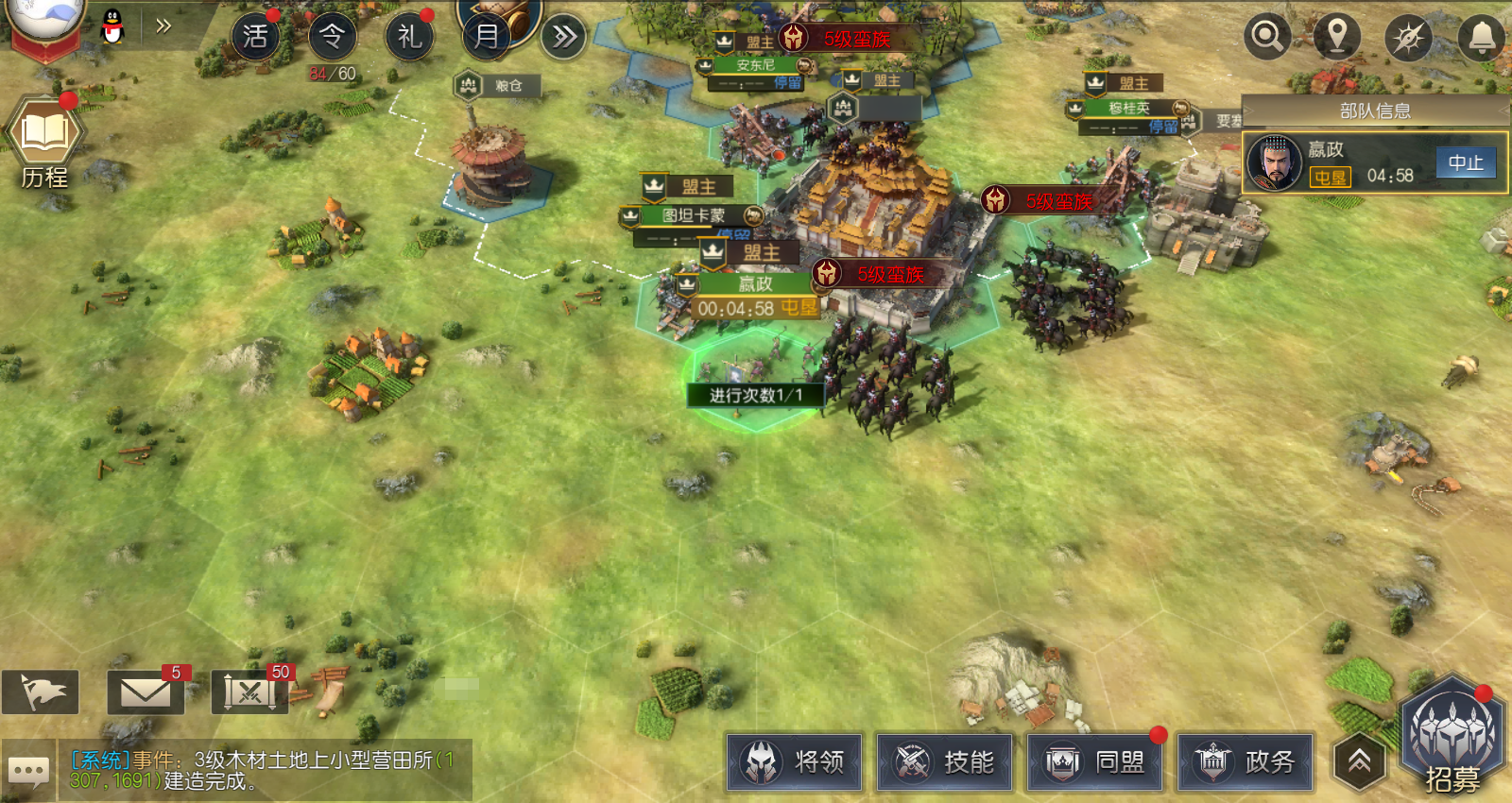Open the 招募 recruit helmet button
Image resolution: width=1512 pixels, height=803 pixels.
[x=1452, y=737]
